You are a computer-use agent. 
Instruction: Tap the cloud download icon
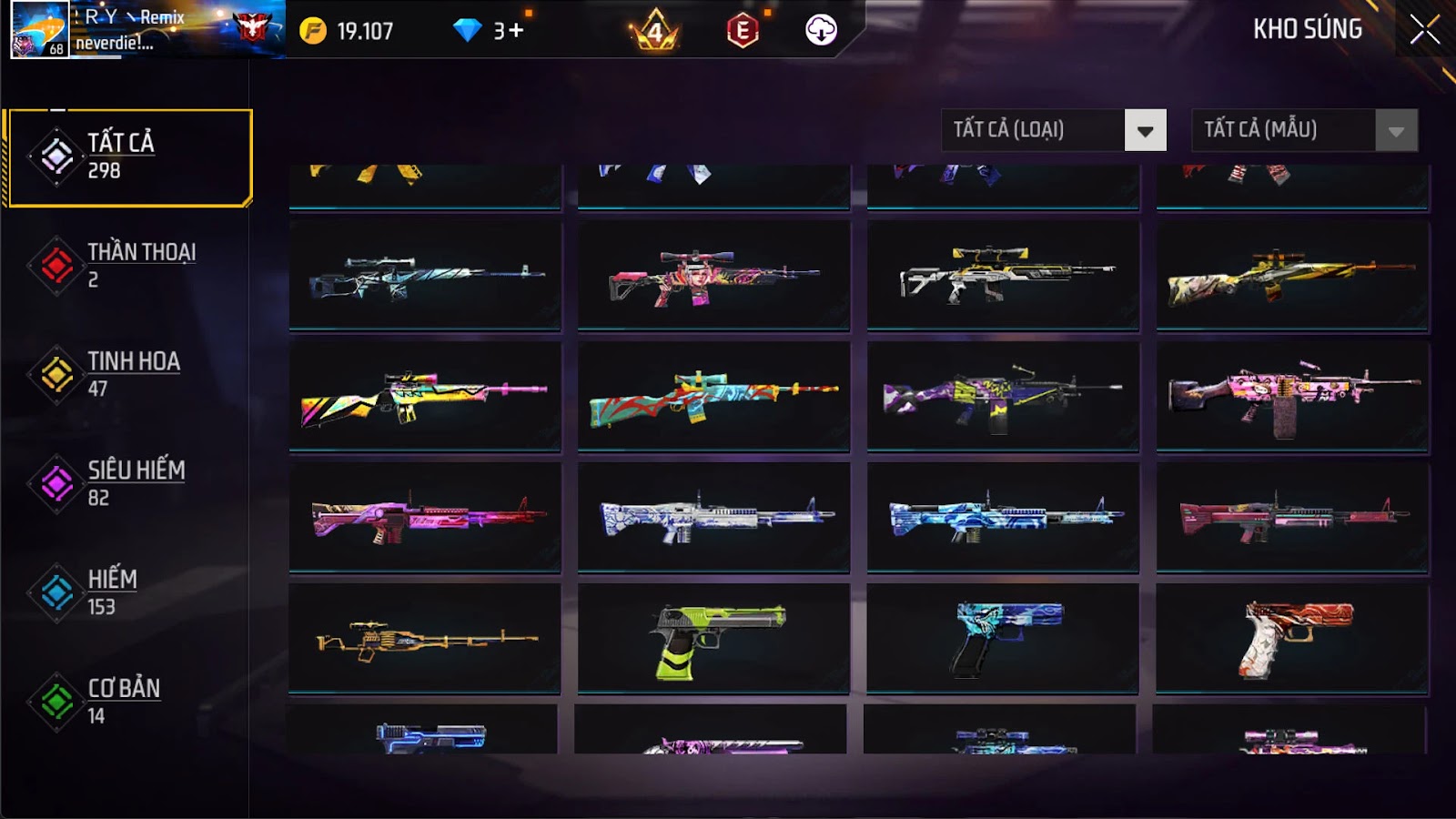click(821, 31)
